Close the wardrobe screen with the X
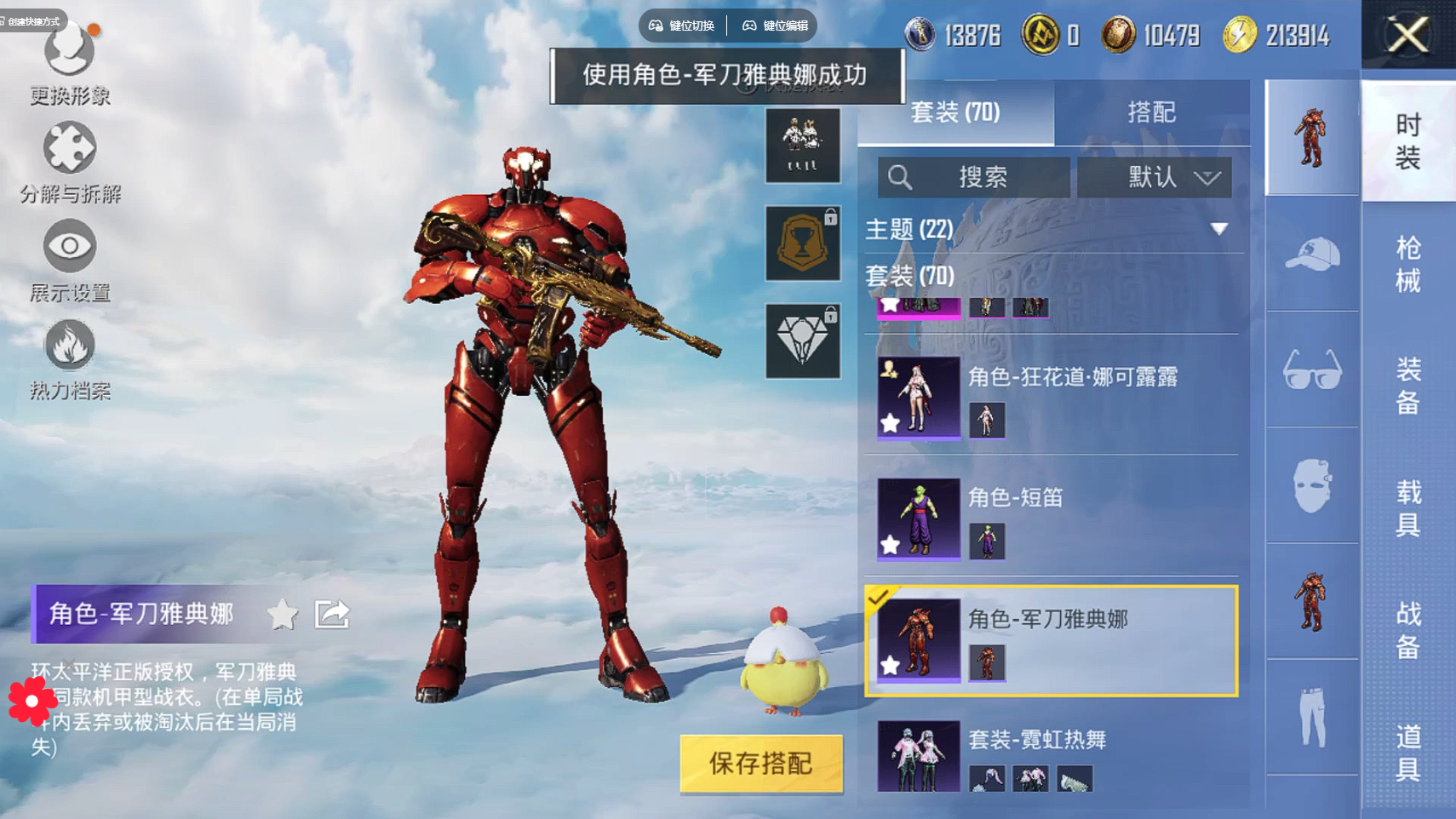The height and width of the screenshot is (819, 1456). tap(1408, 35)
